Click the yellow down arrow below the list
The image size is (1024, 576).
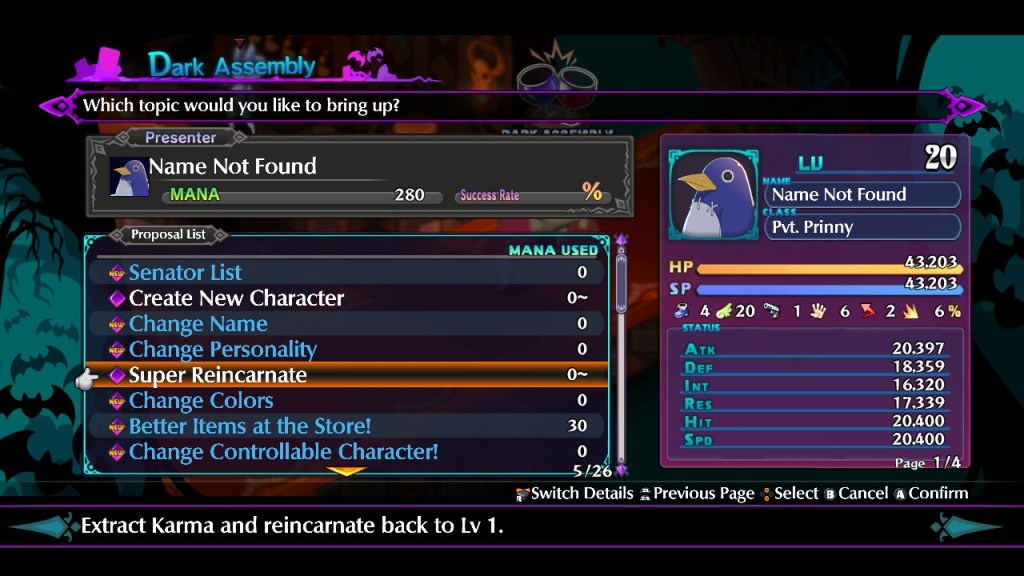[348, 471]
